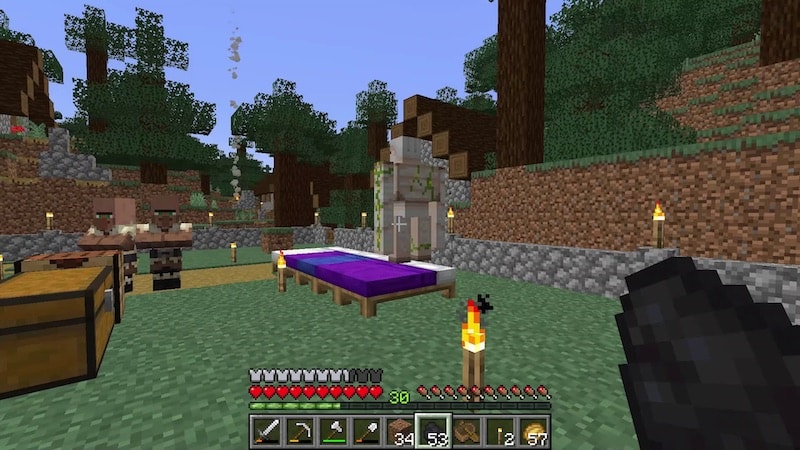Select the iron sword hotbar slot
Screen dimensions: 800x450
pyautogui.click(x=266, y=431)
